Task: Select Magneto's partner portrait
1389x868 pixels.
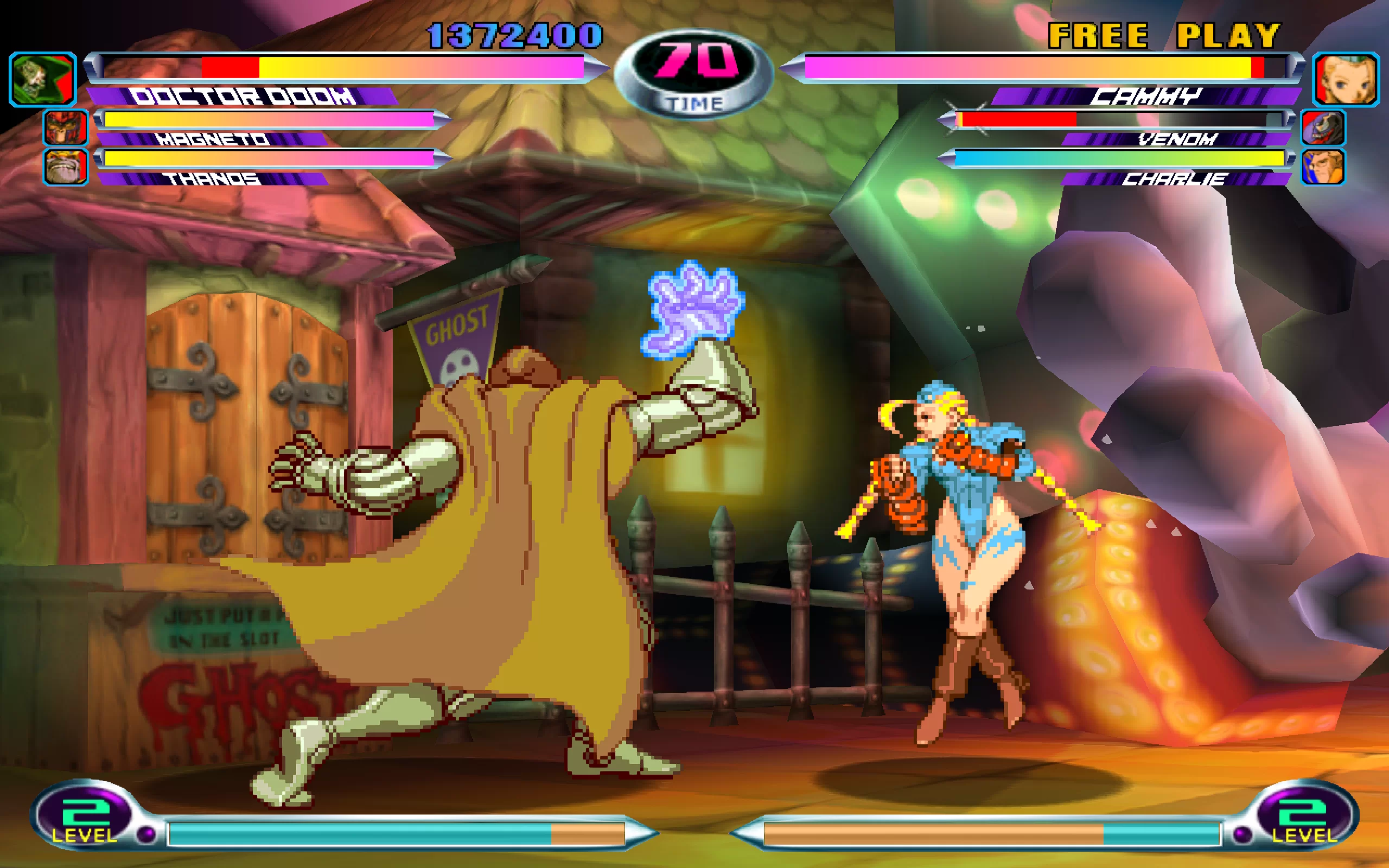Action: [x=66, y=127]
